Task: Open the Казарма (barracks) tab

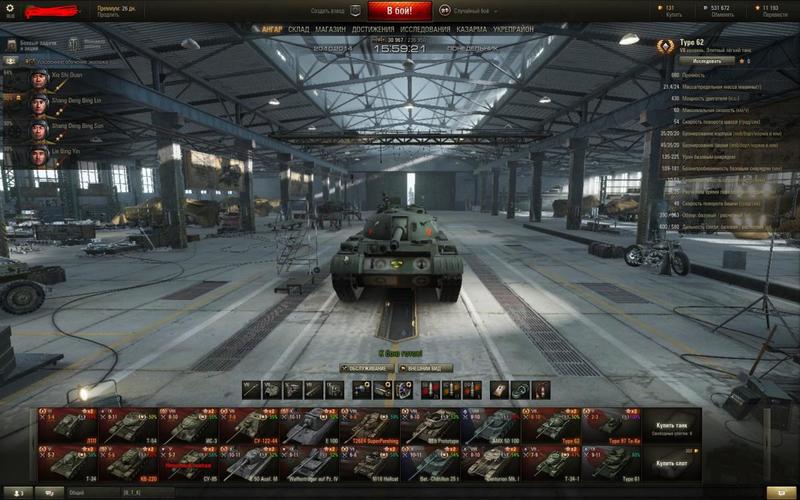Action: [471, 30]
